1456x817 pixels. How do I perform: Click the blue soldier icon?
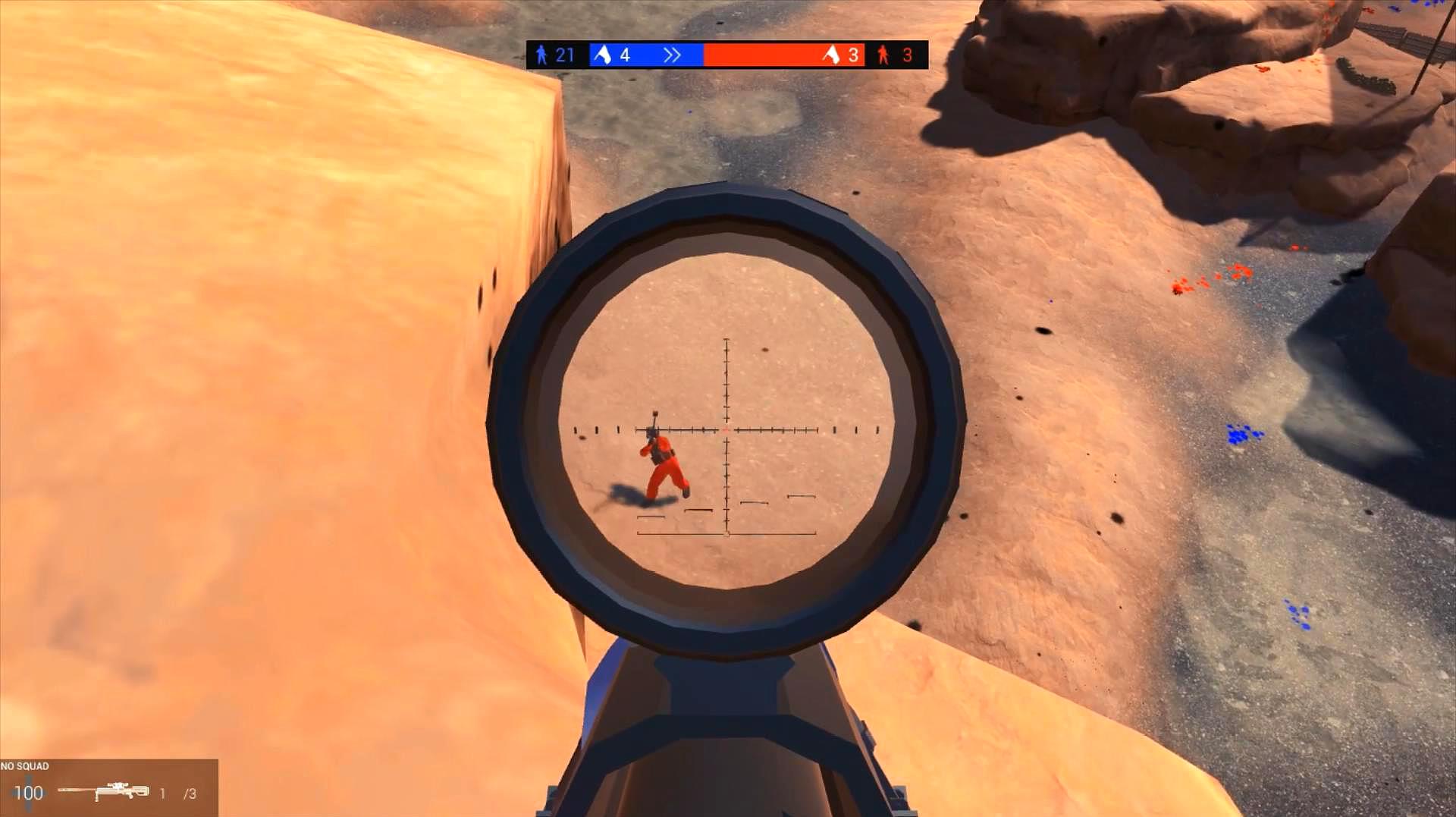tap(541, 55)
